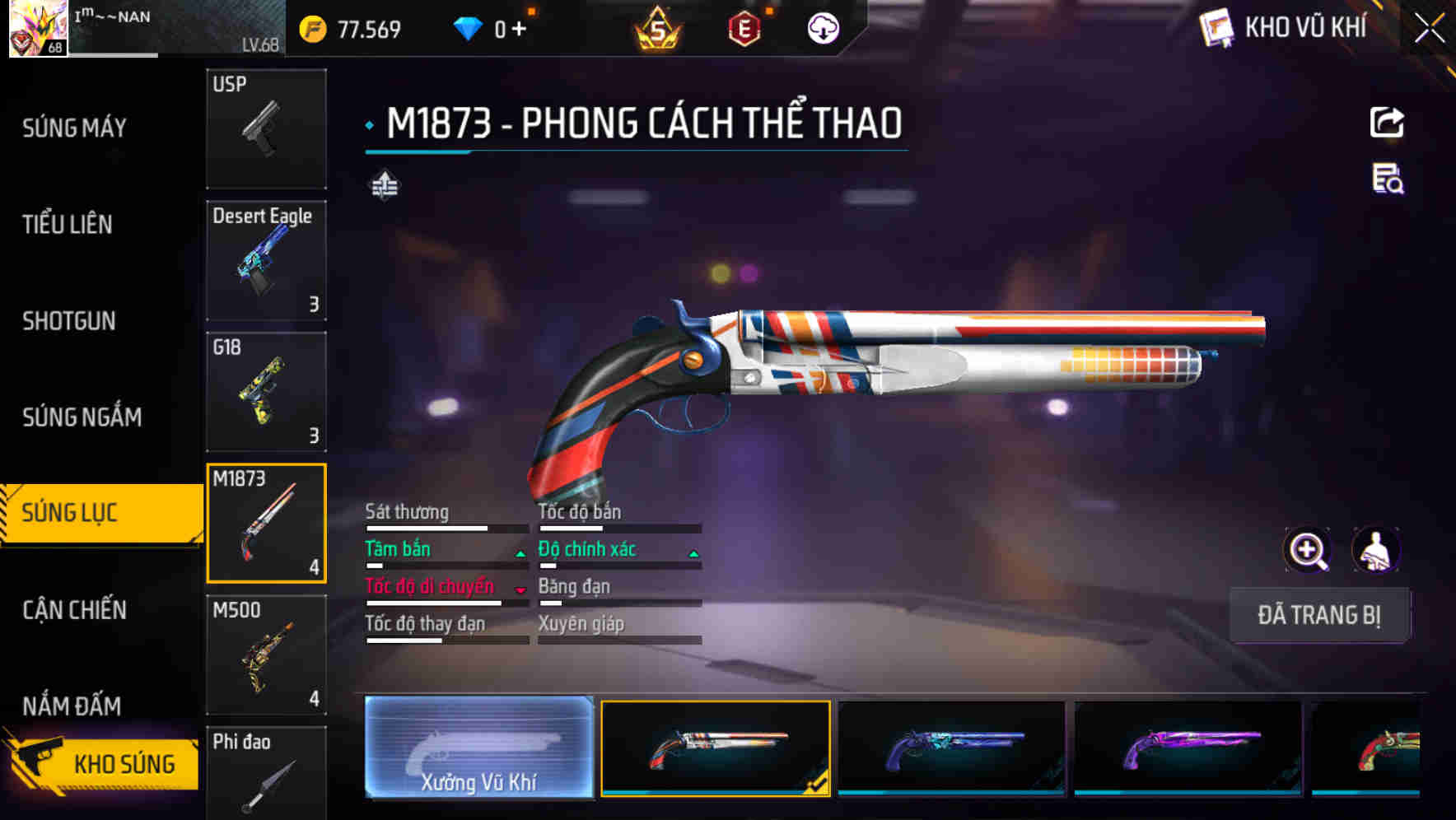This screenshot has width=1456, height=820.
Task: Show the Súng Ngắm category
Action: pos(82,417)
